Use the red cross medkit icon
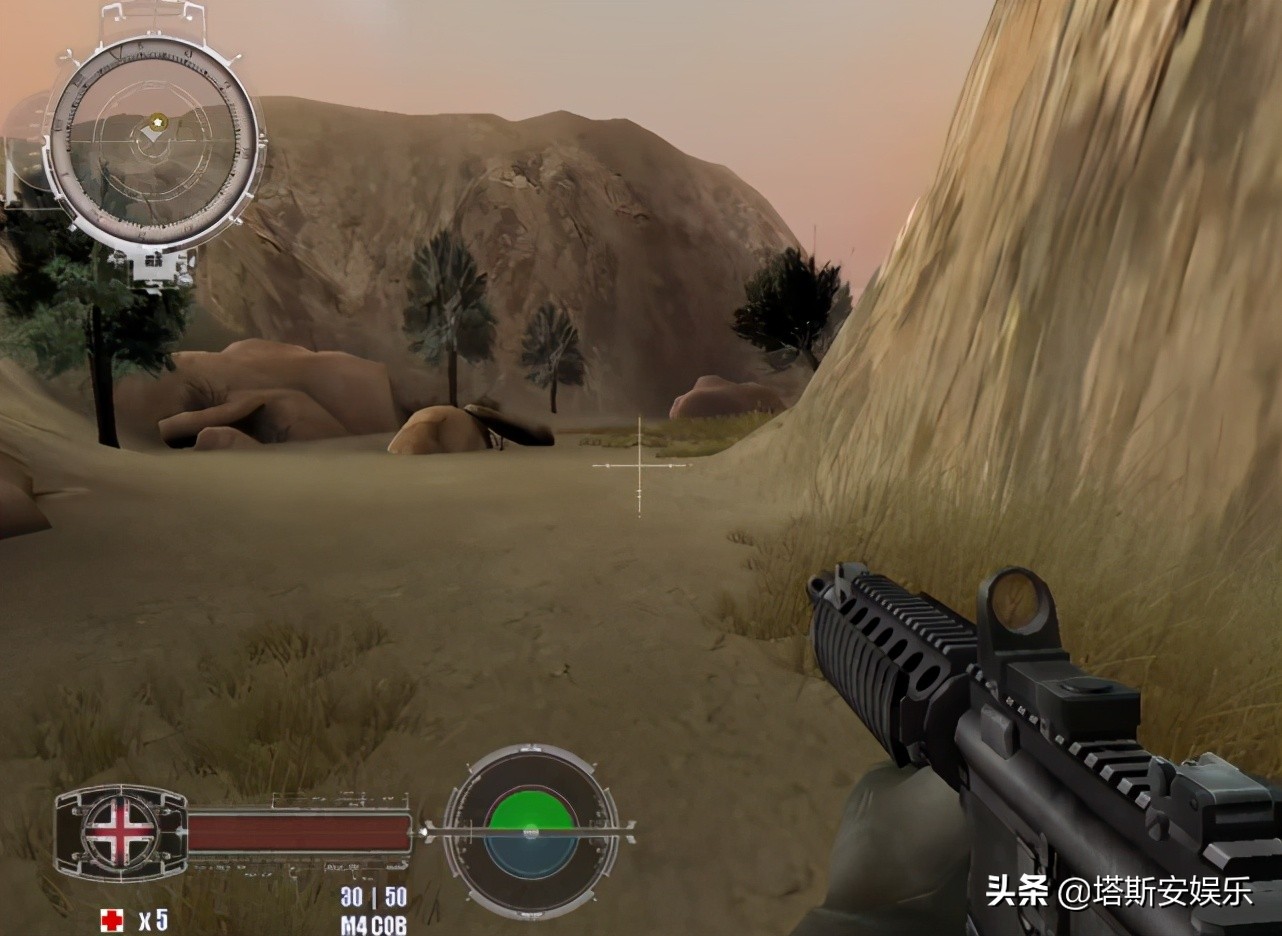Image resolution: width=1282 pixels, height=936 pixels. coord(112,919)
